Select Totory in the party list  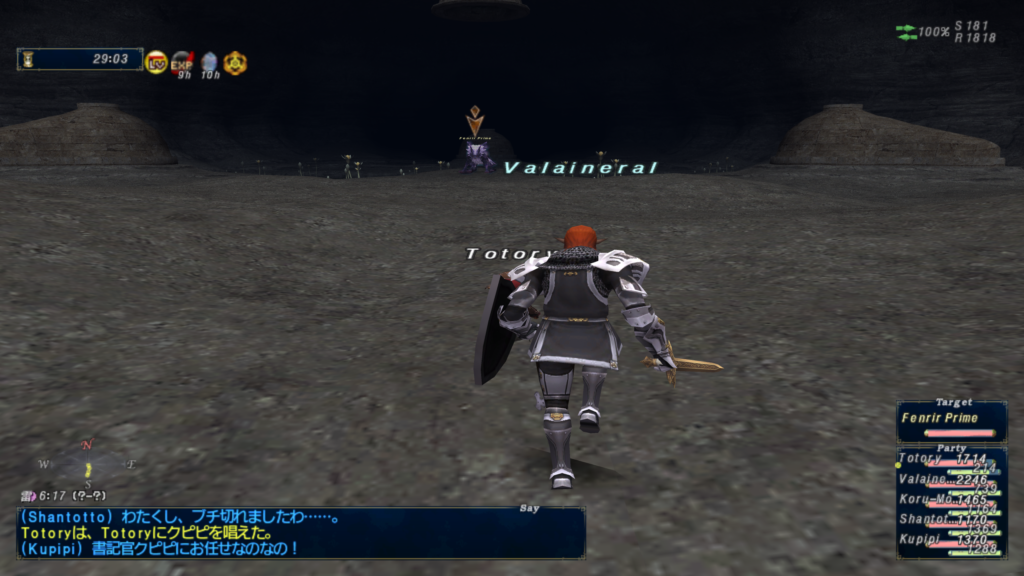(950, 460)
